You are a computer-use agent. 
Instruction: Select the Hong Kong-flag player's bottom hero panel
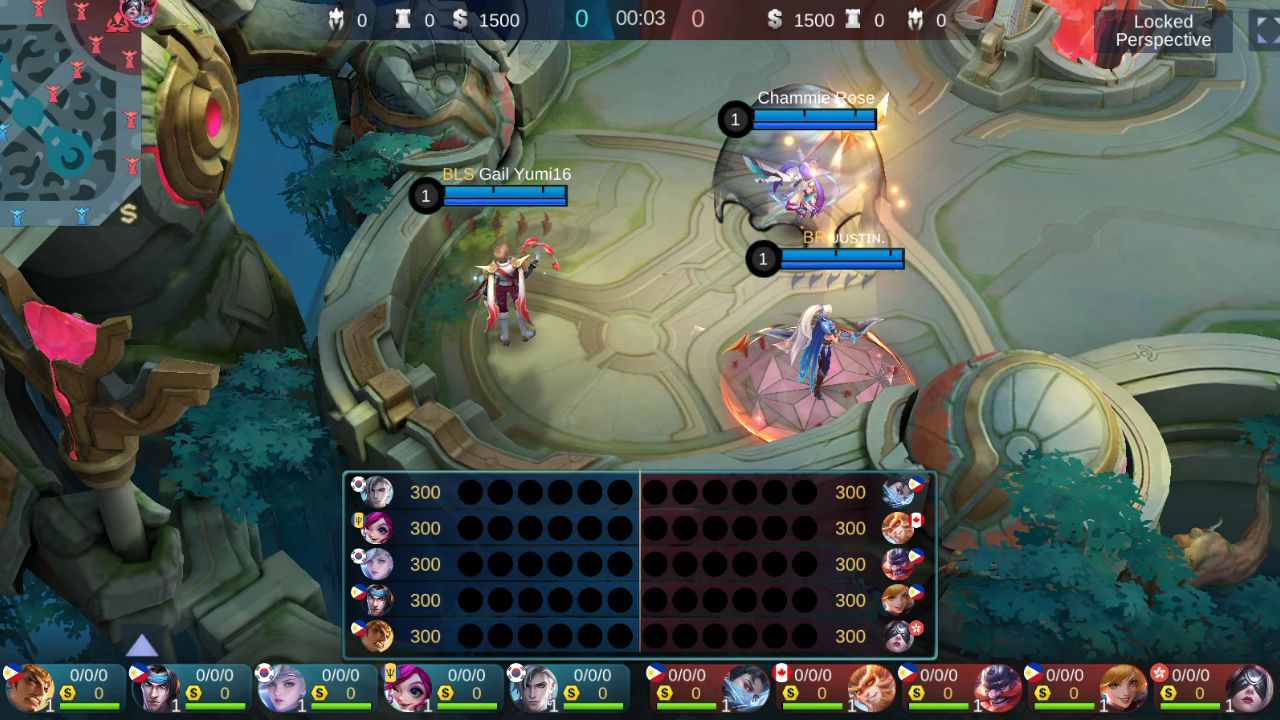coord(1213,688)
